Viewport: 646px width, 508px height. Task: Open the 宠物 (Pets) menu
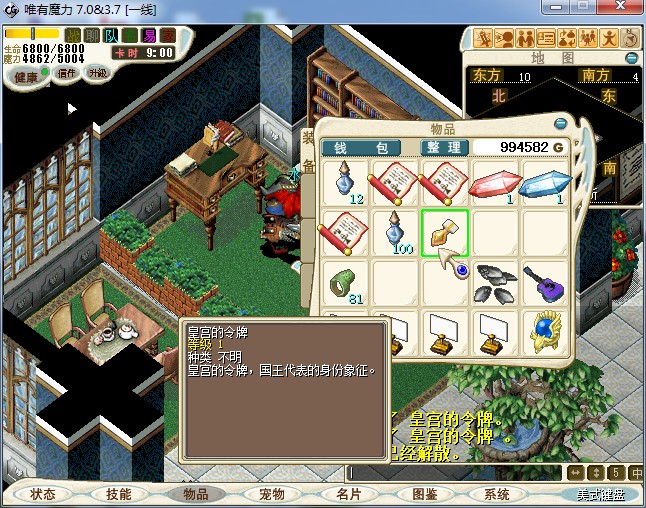click(271, 494)
